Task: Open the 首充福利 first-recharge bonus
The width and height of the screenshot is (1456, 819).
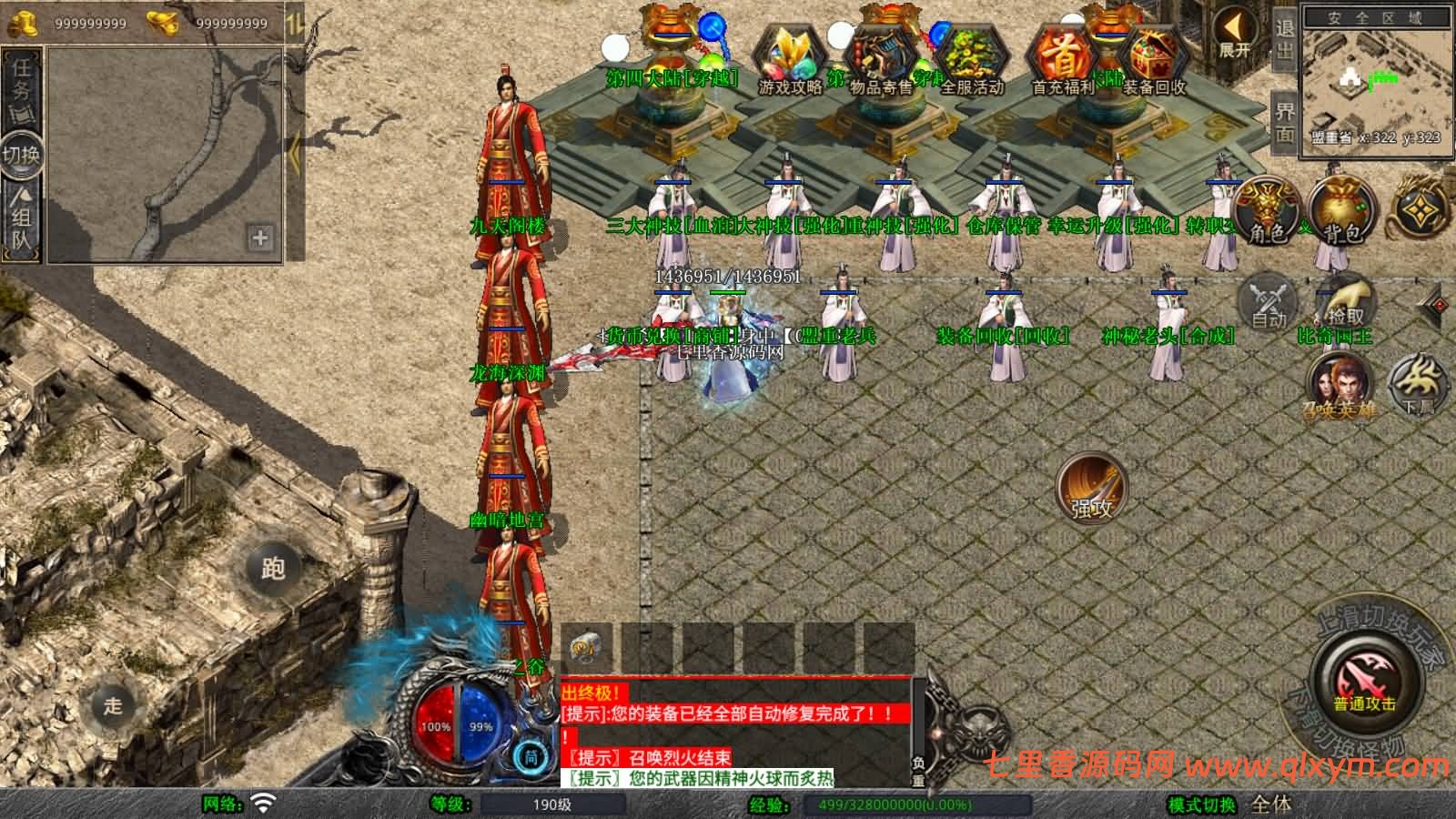Action: [x=1063, y=59]
